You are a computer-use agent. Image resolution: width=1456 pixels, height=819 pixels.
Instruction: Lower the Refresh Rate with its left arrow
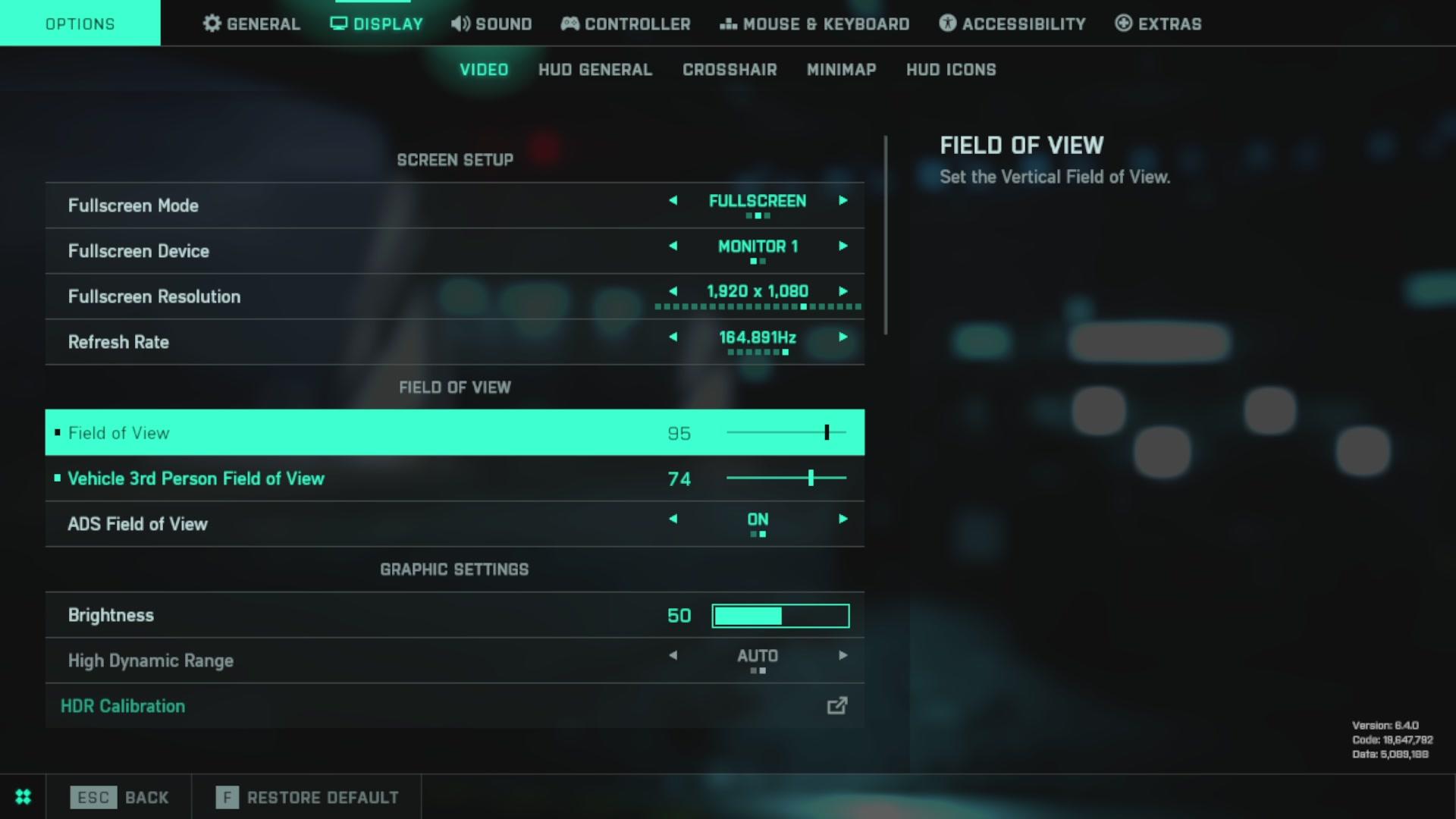point(673,337)
